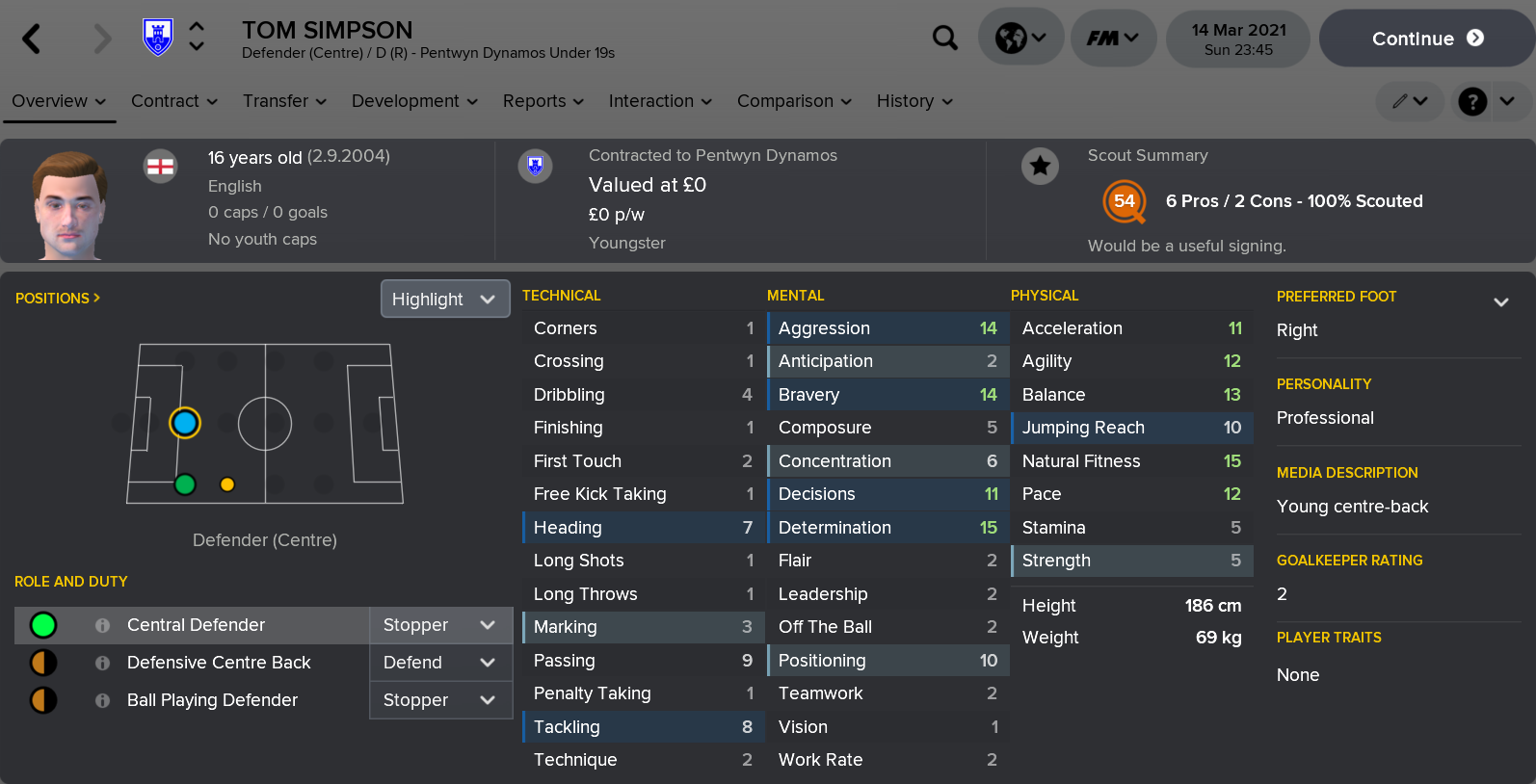Open the help question mark icon

[x=1472, y=101]
